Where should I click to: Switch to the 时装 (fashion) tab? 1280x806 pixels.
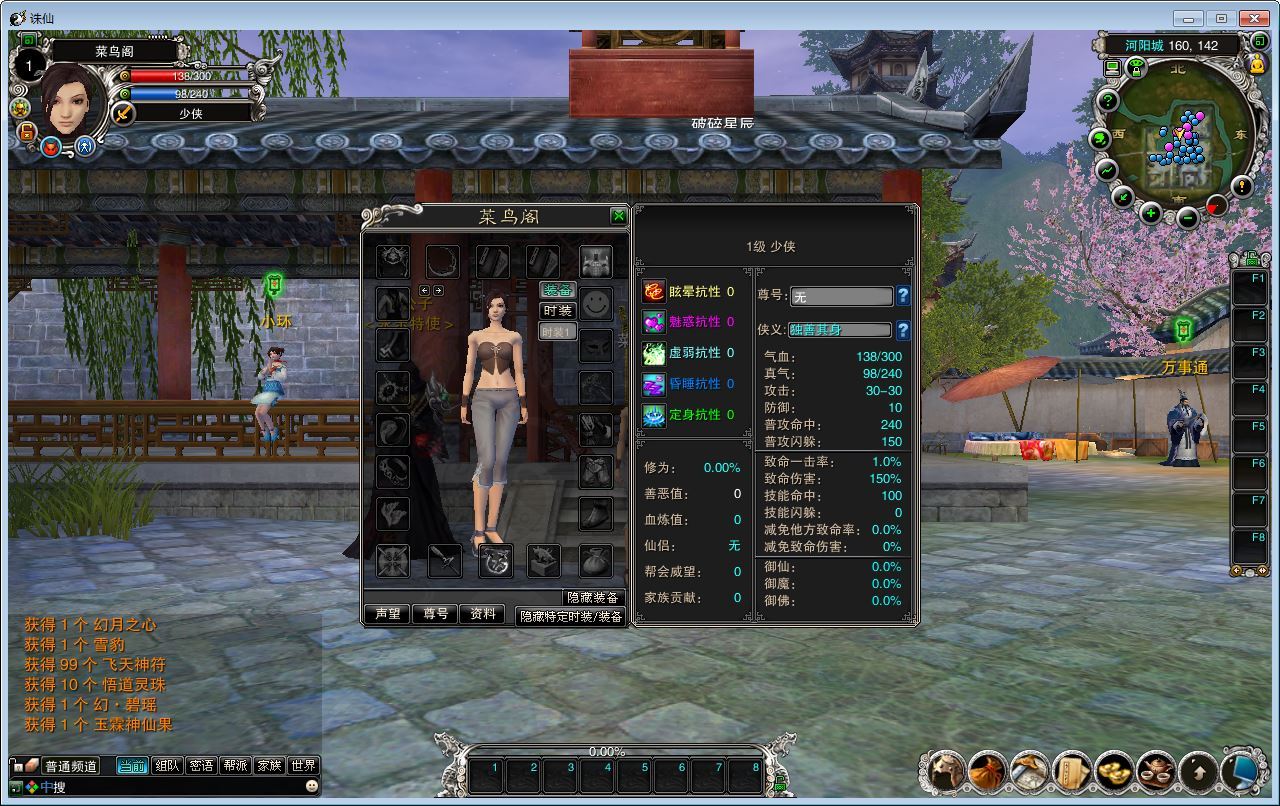(x=557, y=311)
